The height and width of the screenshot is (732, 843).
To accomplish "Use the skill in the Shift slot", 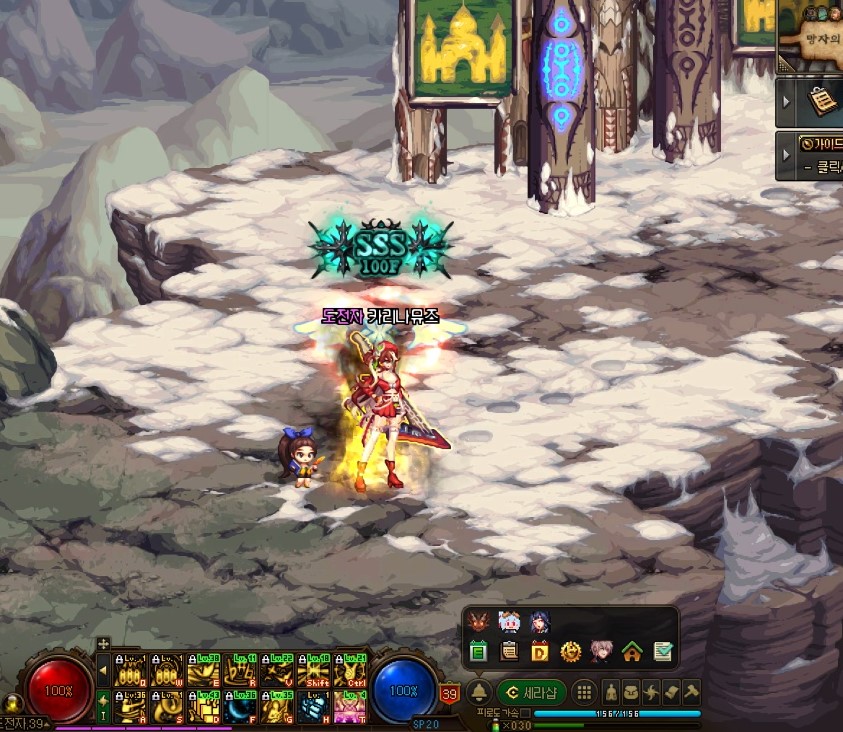I will pos(316,672).
